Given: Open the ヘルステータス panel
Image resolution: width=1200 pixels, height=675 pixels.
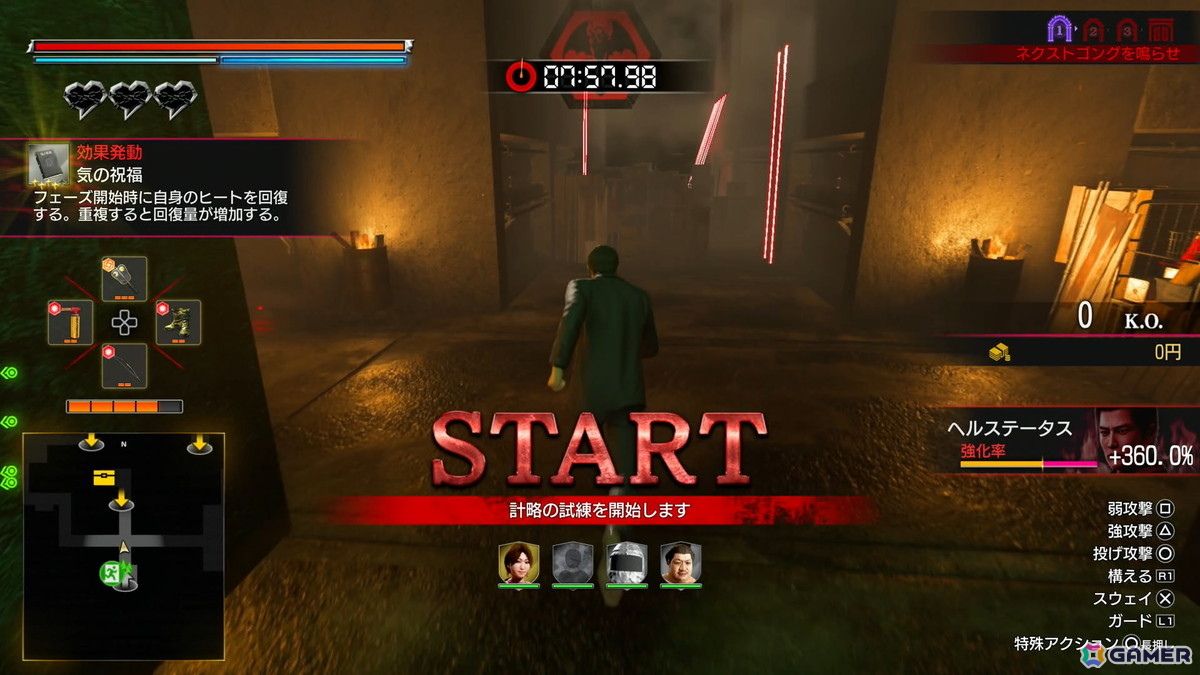Looking at the screenshot, I should pyautogui.click(x=1070, y=441).
